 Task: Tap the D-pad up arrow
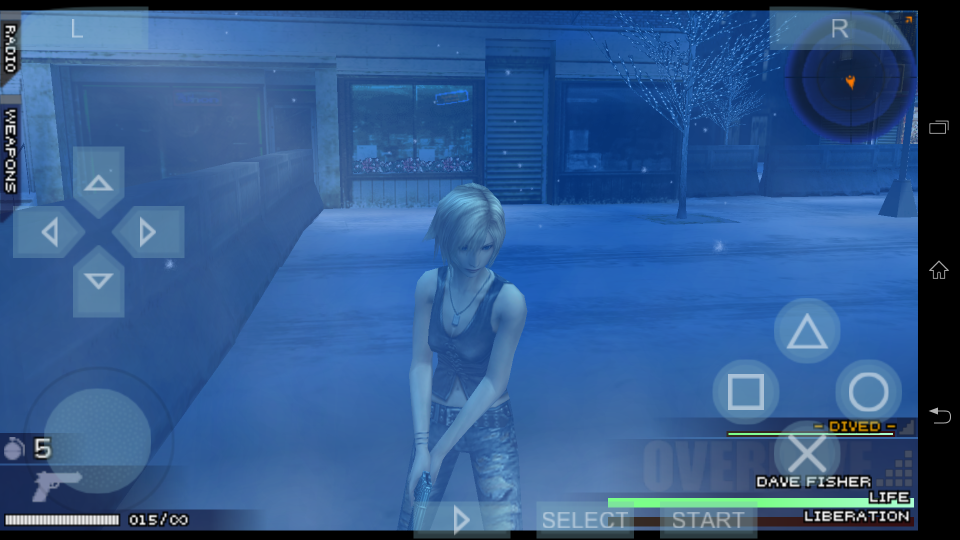(98, 183)
